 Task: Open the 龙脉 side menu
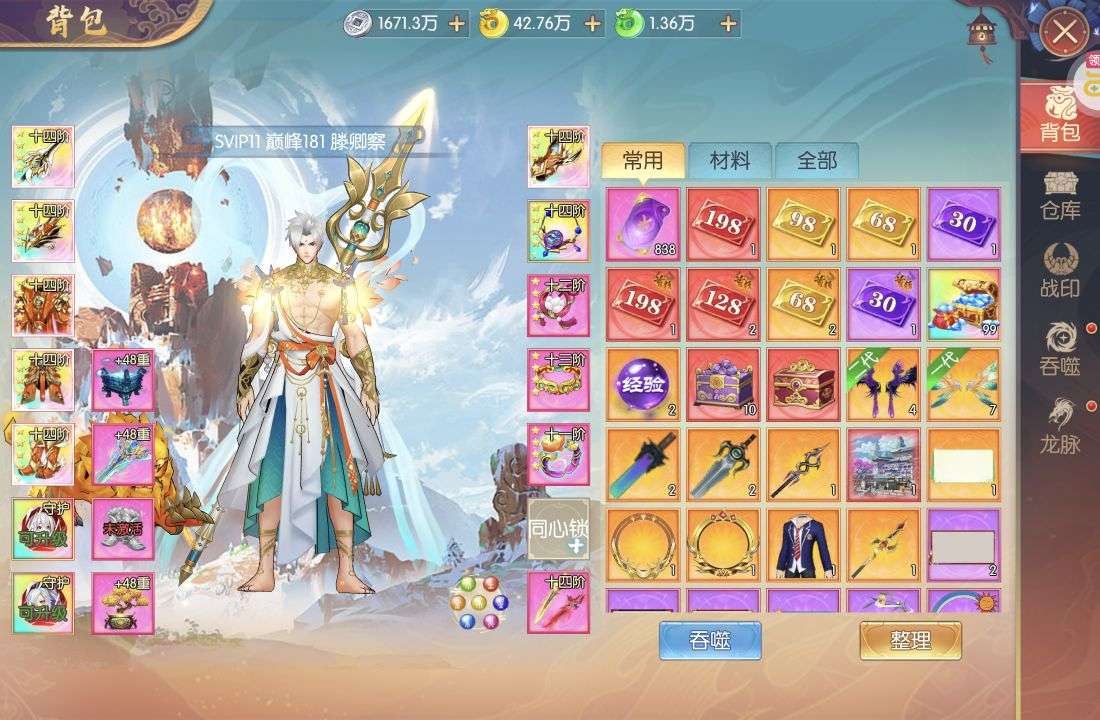[x=1060, y=425]
